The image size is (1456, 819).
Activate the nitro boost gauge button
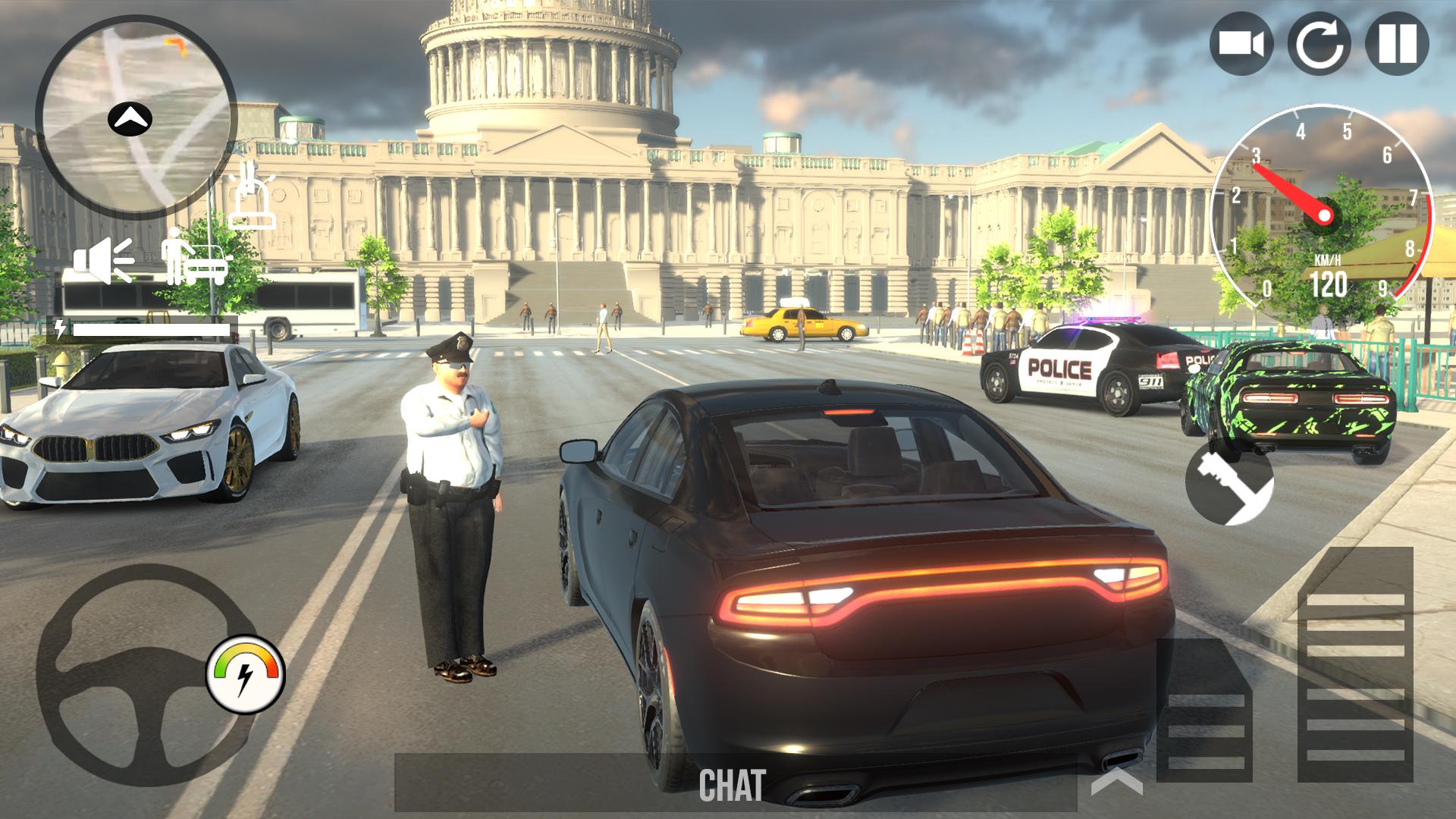245,674
